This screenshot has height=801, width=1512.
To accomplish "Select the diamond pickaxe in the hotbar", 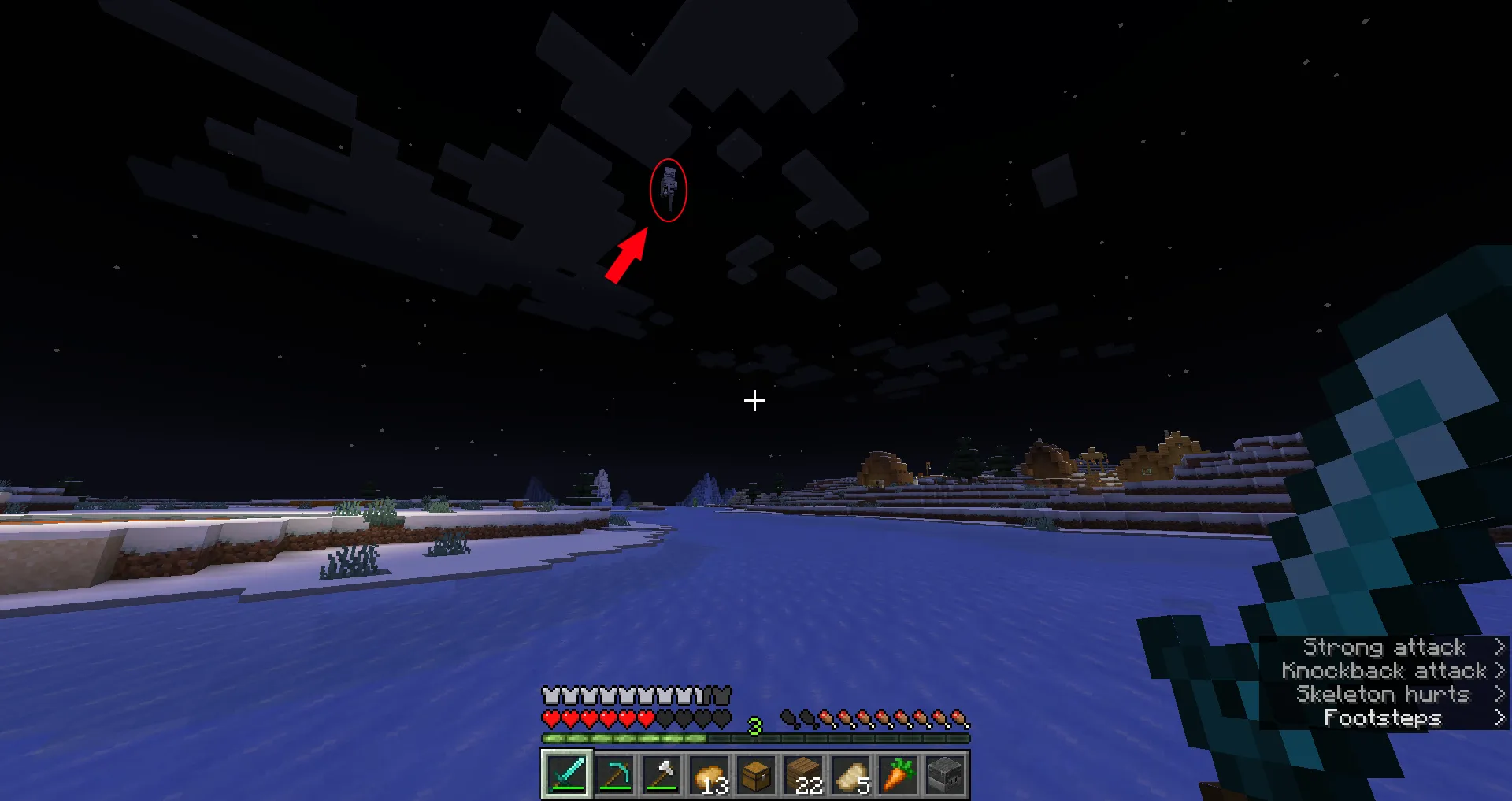I will (x=614, y=773).
